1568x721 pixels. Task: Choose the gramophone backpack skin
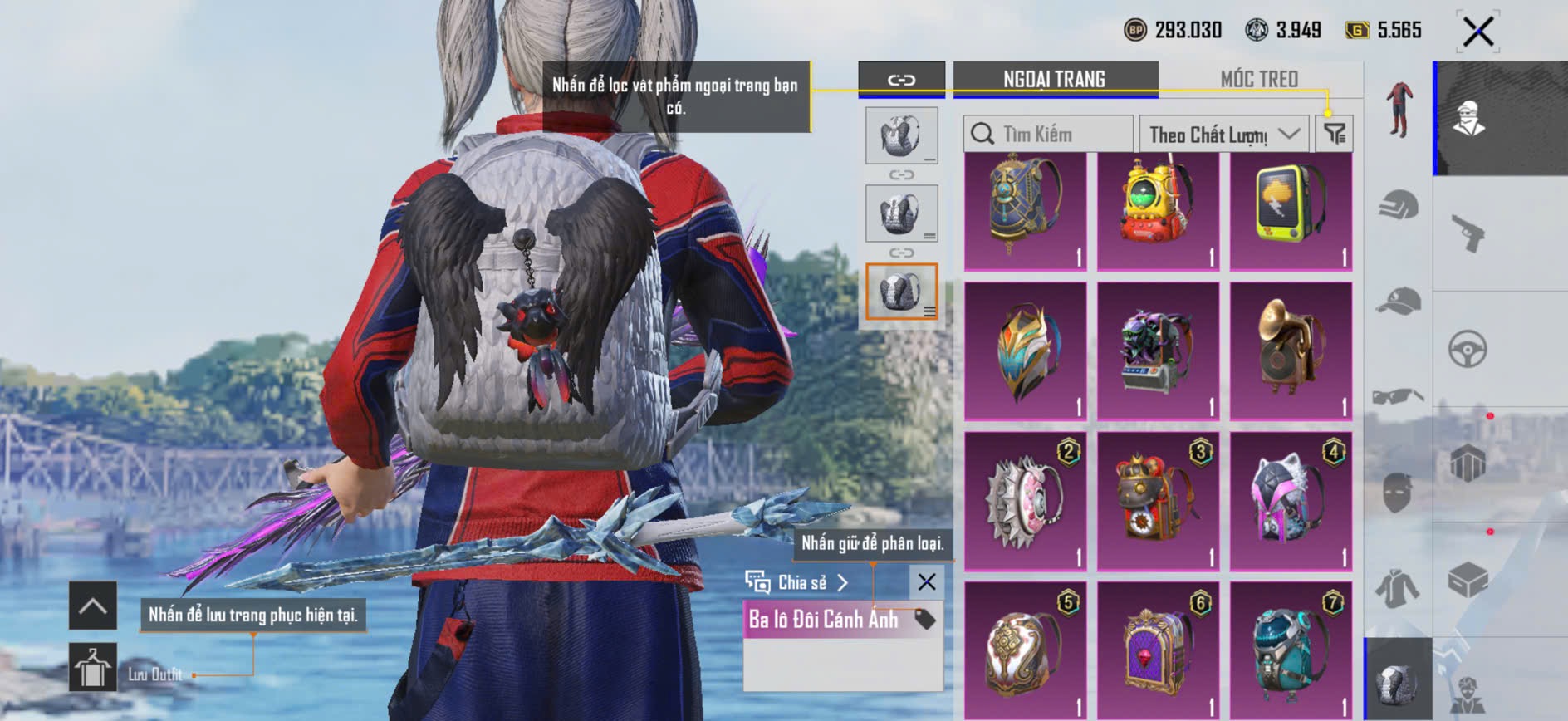tap(1291, 351)
